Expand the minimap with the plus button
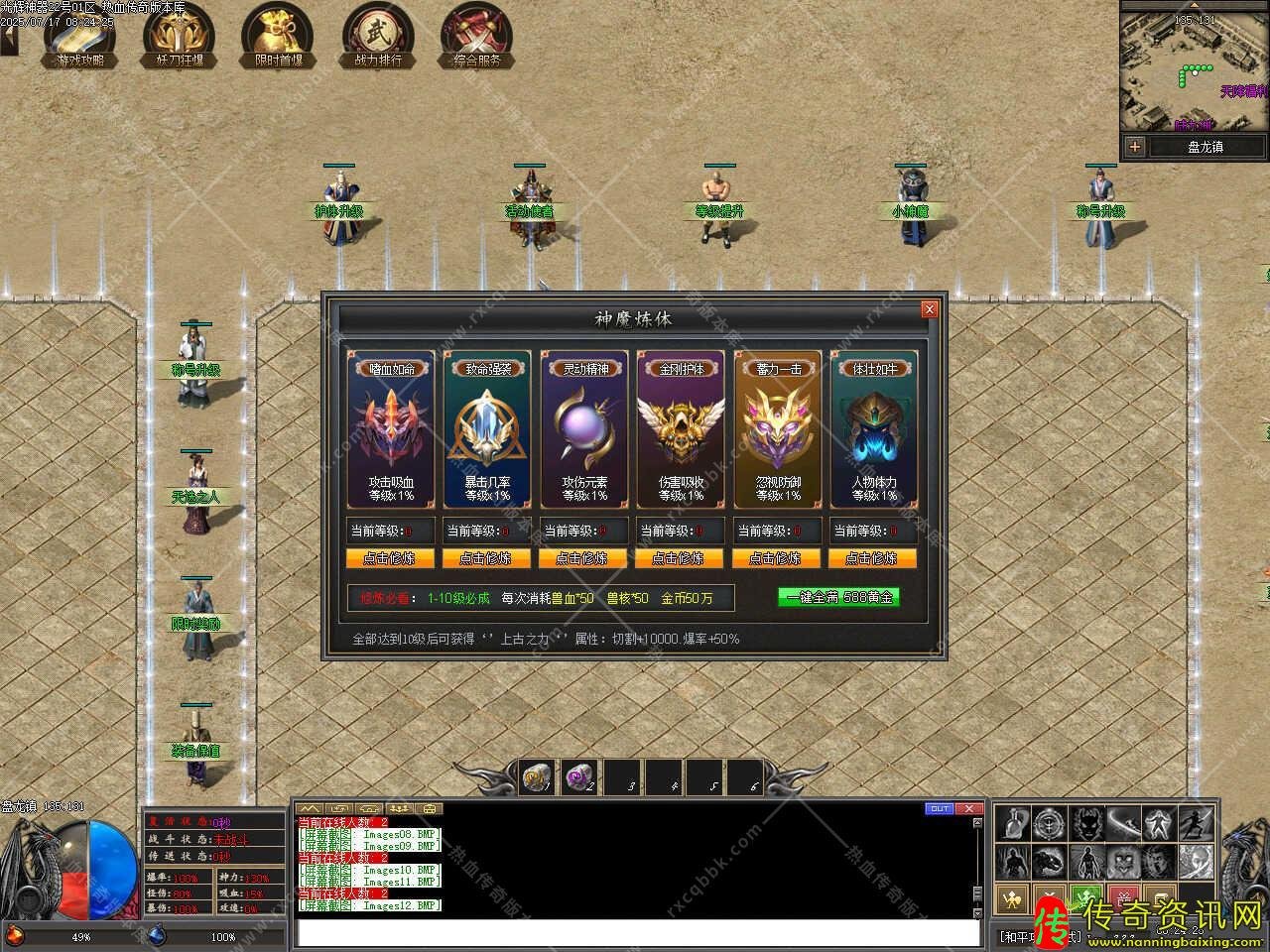1270x952 pixels. [1135, 147]
